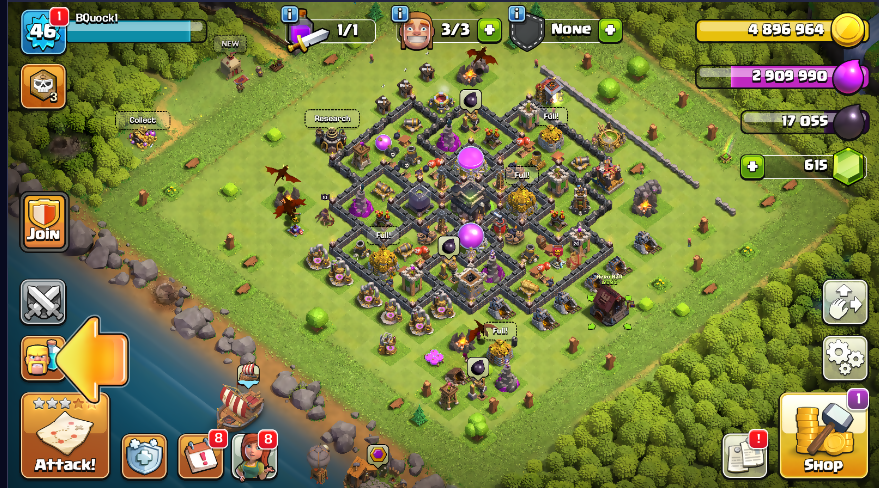Add a builder with the plus button
Screen dimensions: 879x488
(489, 30)
